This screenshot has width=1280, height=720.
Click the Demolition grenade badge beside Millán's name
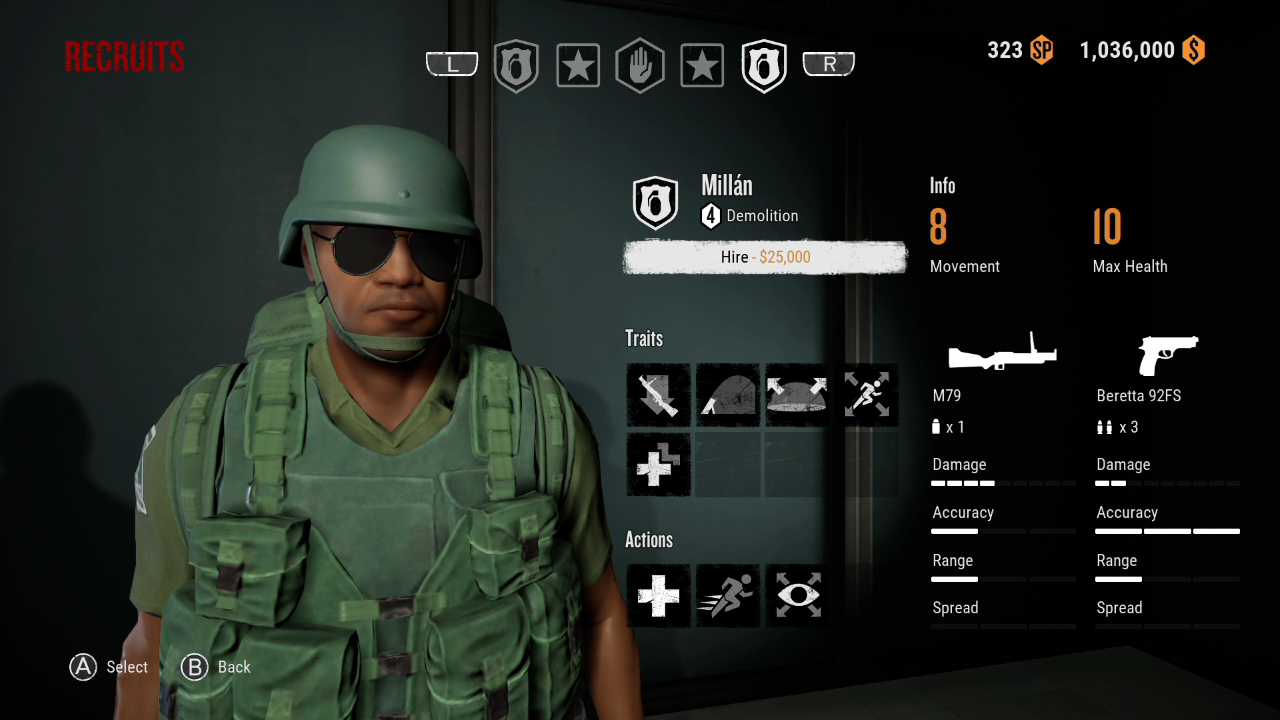(x=655, y=200)
